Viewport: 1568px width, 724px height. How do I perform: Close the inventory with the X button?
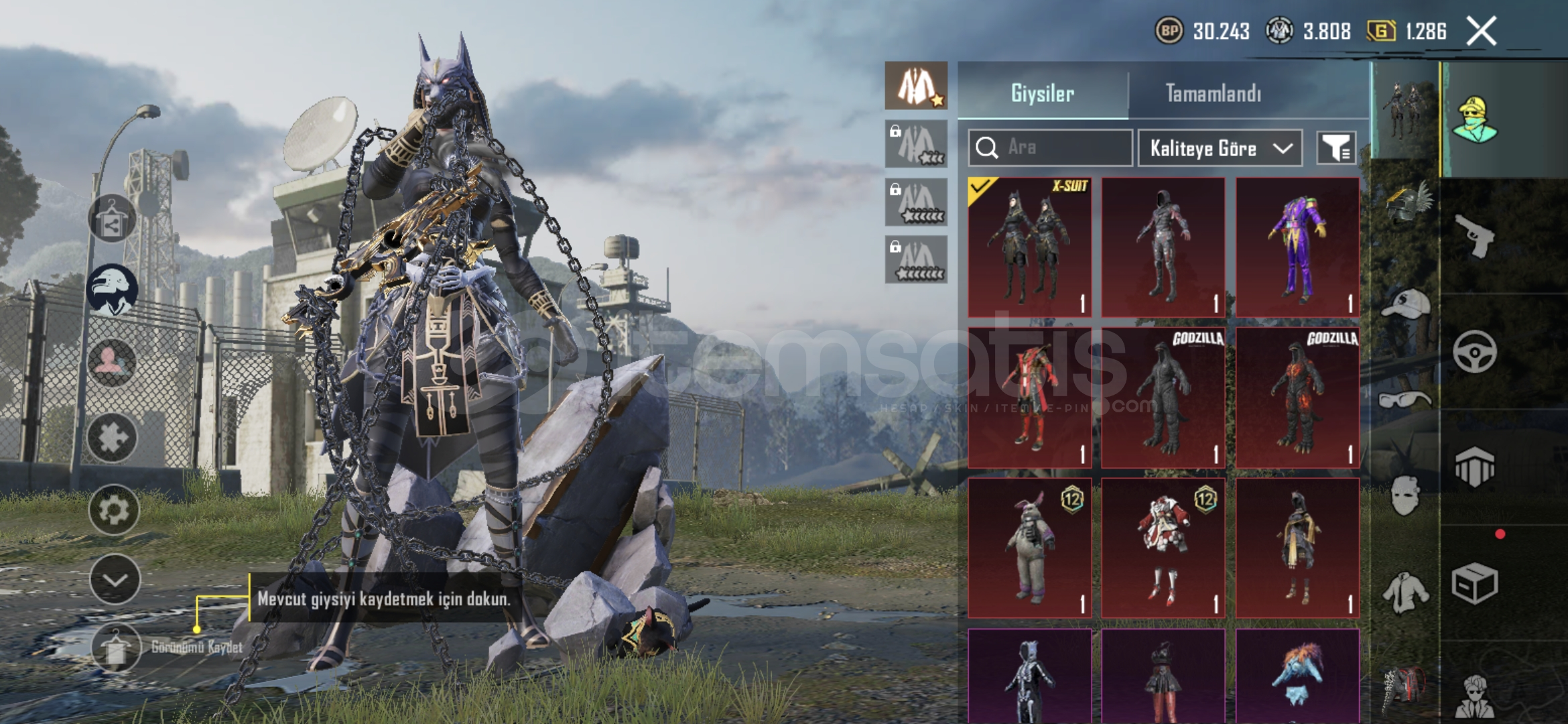[1481, 32]
